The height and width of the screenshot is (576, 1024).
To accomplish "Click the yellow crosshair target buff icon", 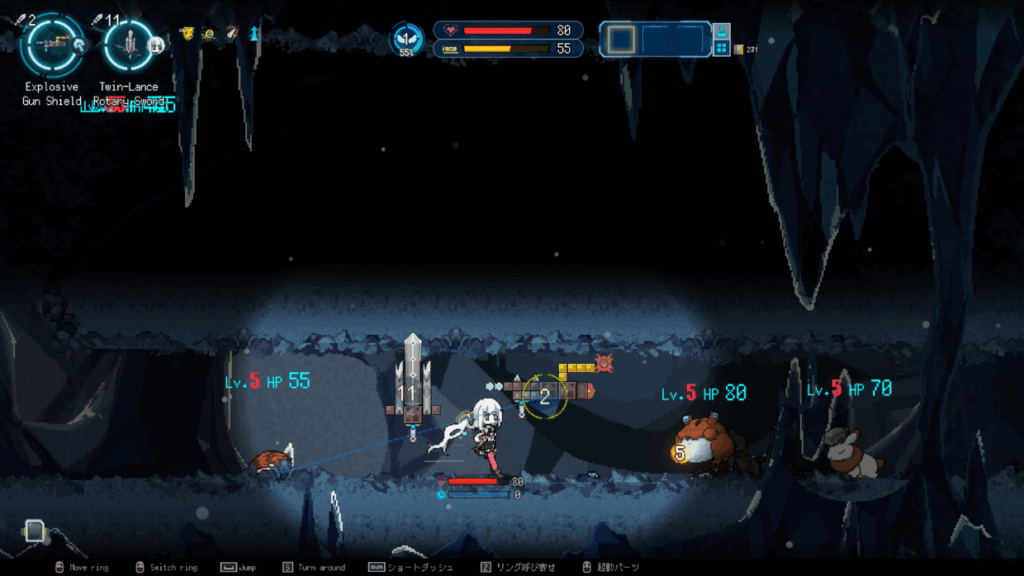I will coord(208,33).
